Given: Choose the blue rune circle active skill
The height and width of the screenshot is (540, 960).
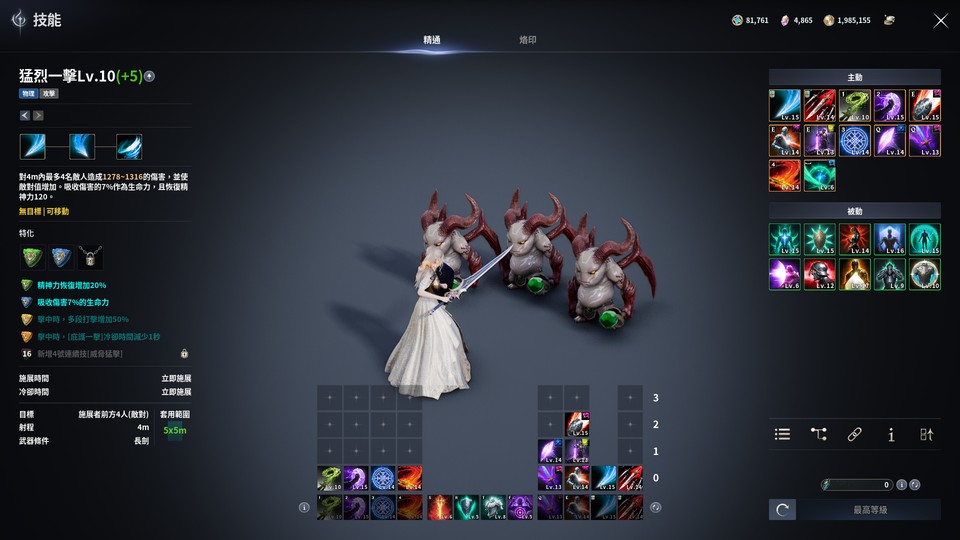Looking at the screenshot, I should [854, 140].
